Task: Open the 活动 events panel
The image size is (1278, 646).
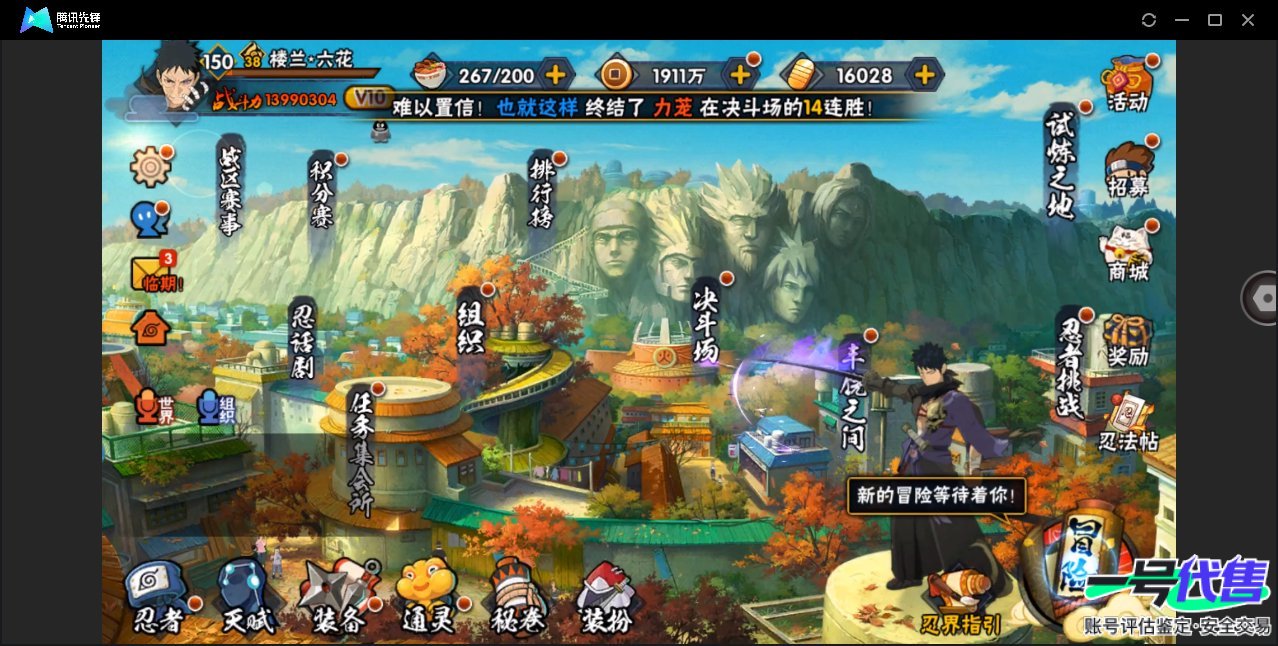Action: [1127, 83]
